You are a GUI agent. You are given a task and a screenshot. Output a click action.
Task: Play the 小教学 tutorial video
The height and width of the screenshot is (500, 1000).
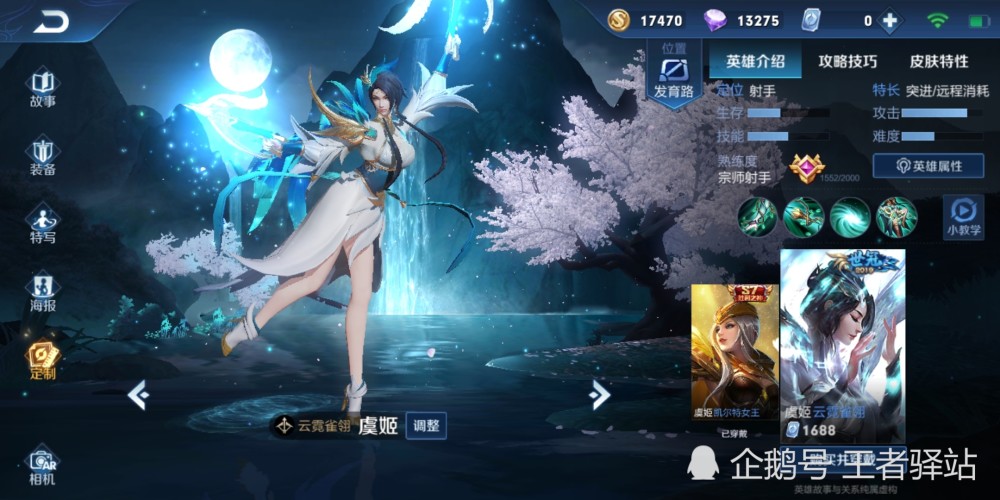(963, 216)
